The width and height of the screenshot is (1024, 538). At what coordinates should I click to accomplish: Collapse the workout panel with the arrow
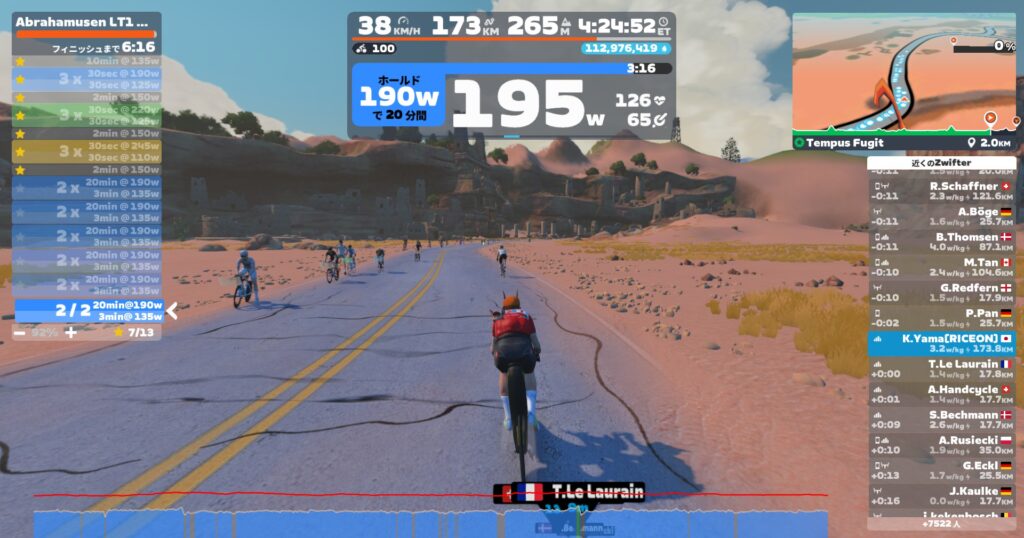pyautogui.click(x=172, y=310)
